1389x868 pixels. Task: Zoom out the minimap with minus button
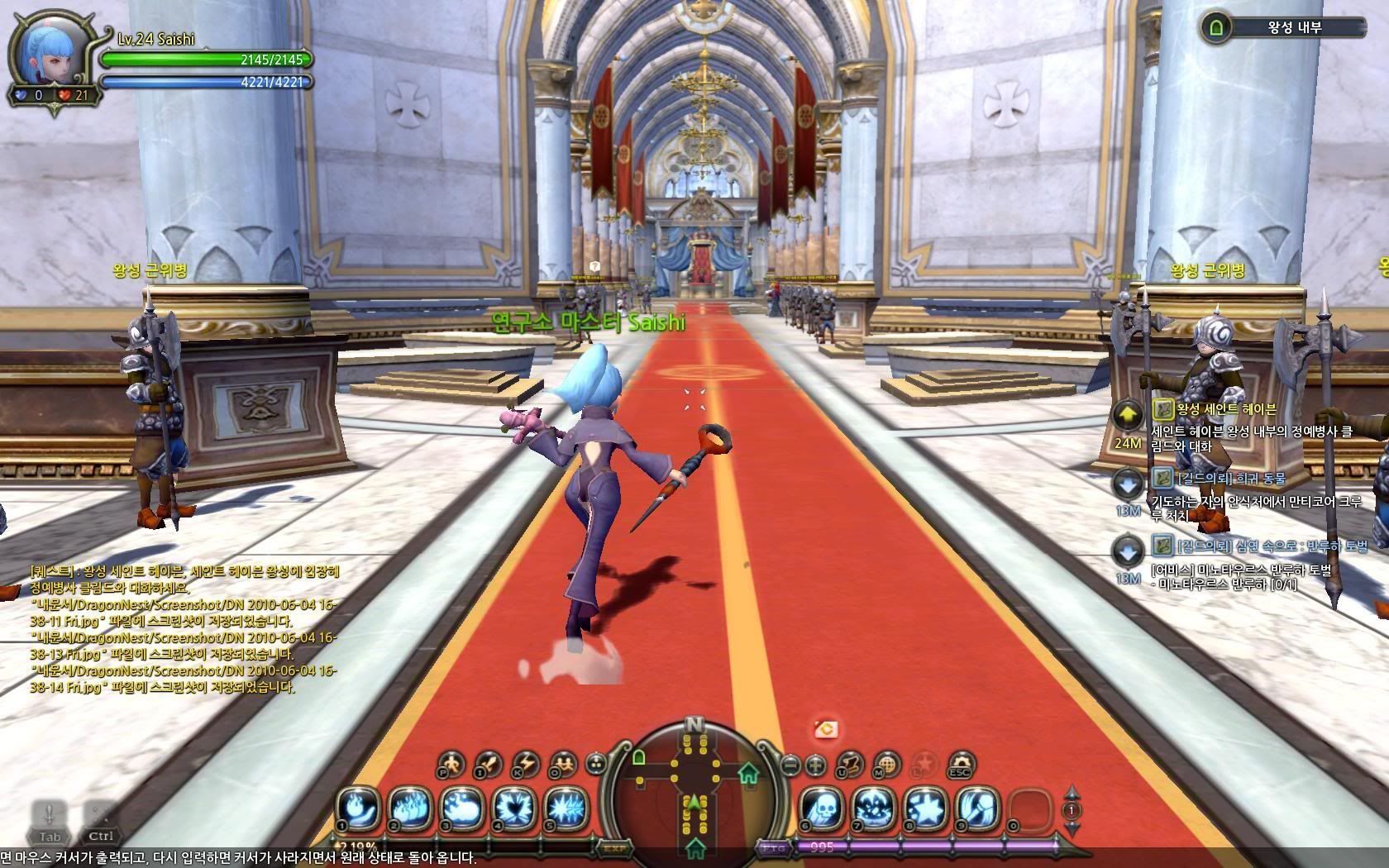(791, 765)
